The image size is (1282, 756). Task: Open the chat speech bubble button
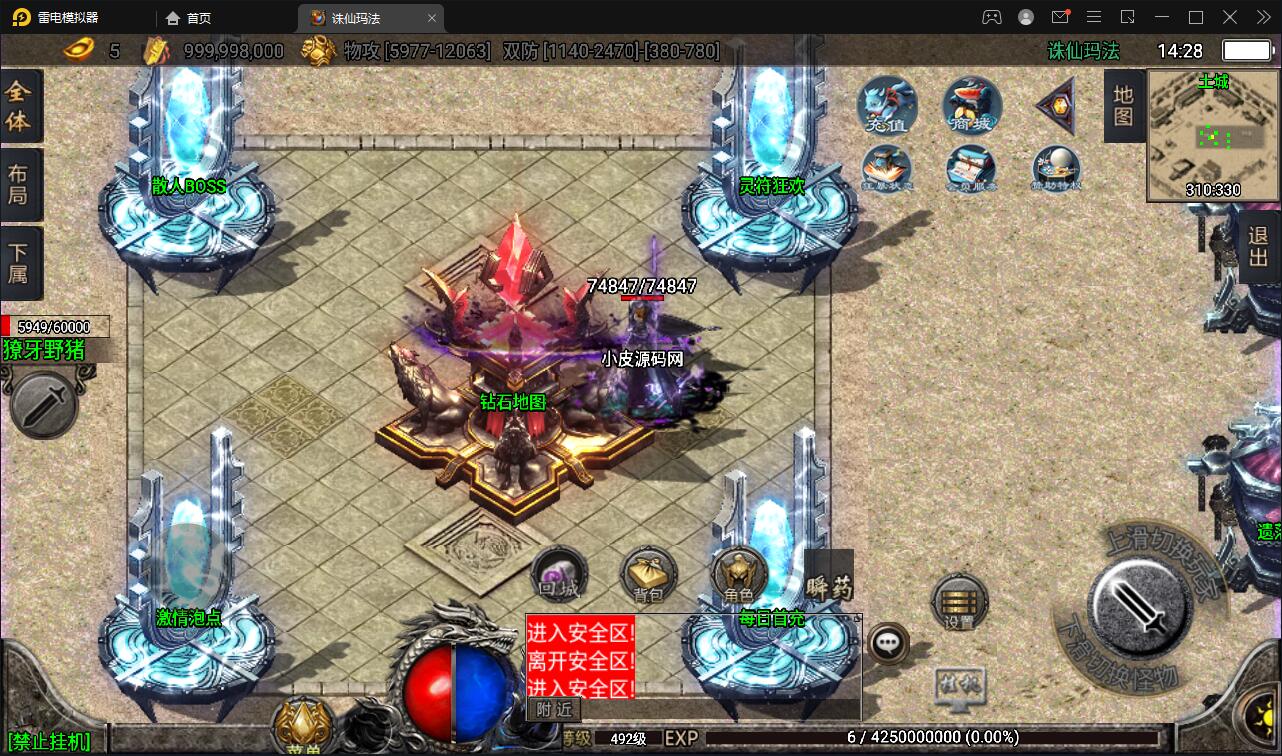[888, 644]
